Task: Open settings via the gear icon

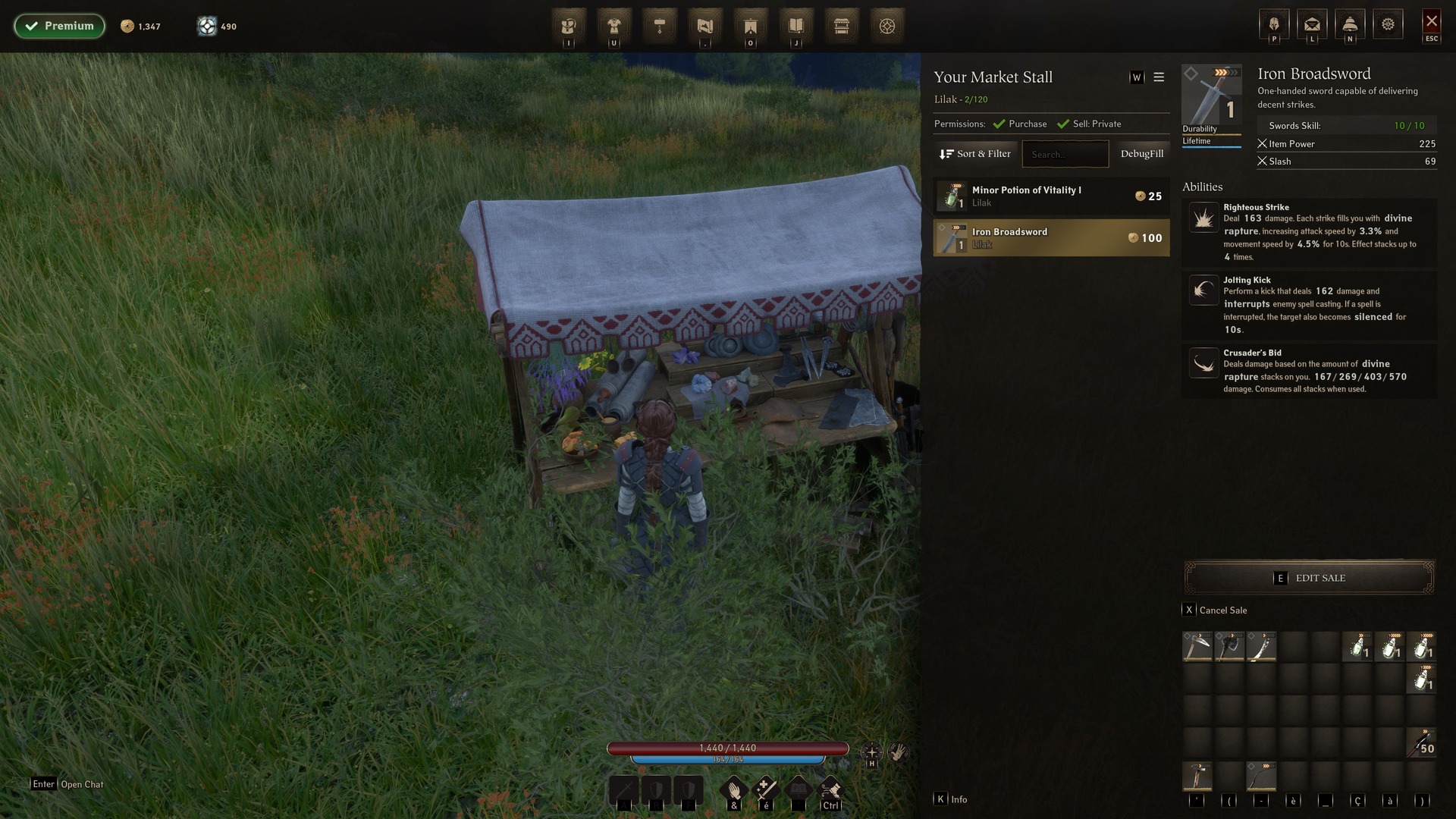Action: pos(1388,25)
